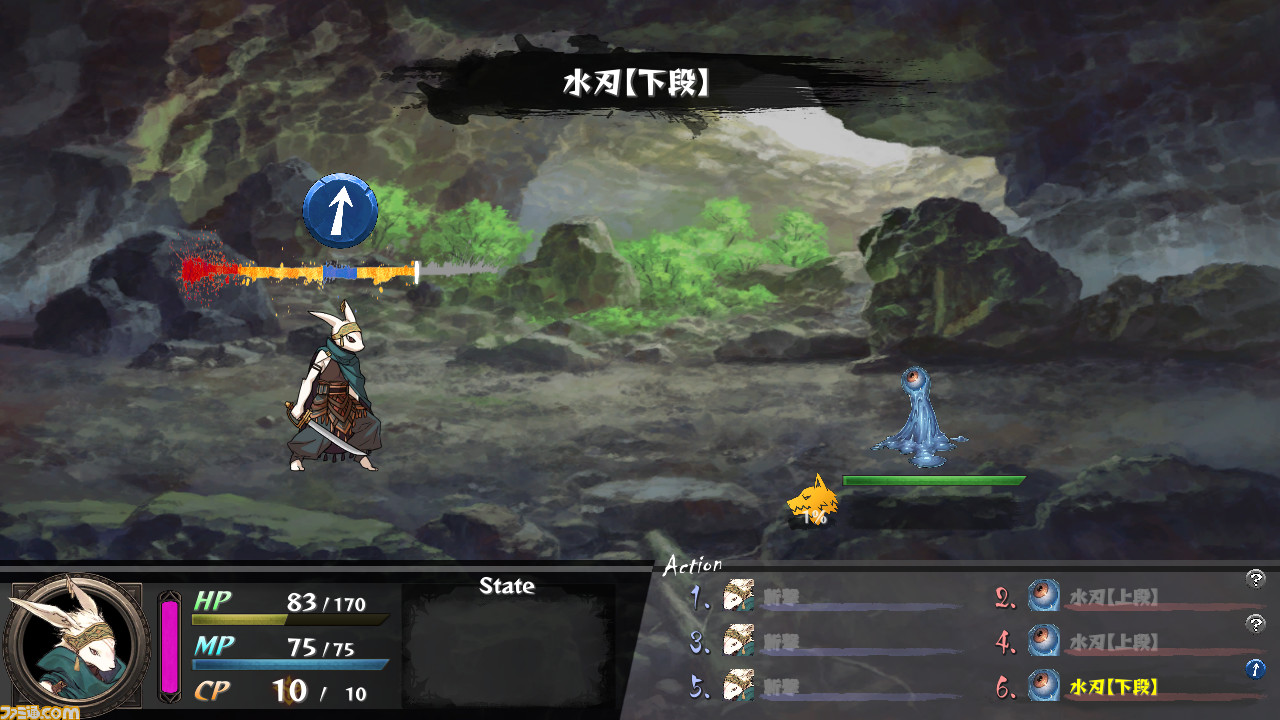Click the highlighted action 6 水刃【下段】
Screen dimensions: 1280x720
pyautogui.click(x=1113, y=687)
